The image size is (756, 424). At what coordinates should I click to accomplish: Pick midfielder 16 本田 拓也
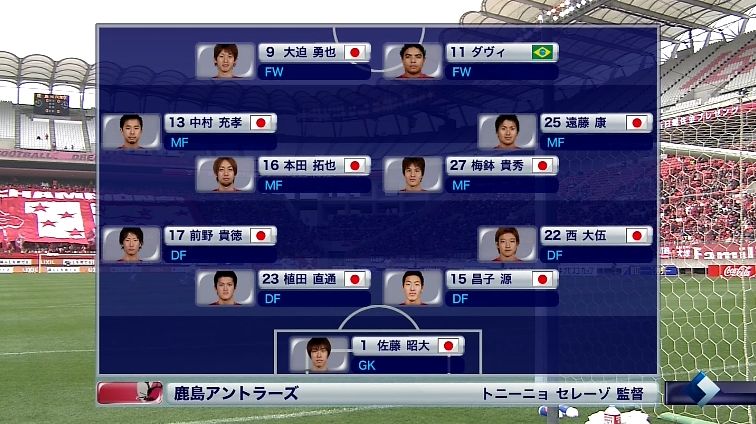[x=284, y=174]
